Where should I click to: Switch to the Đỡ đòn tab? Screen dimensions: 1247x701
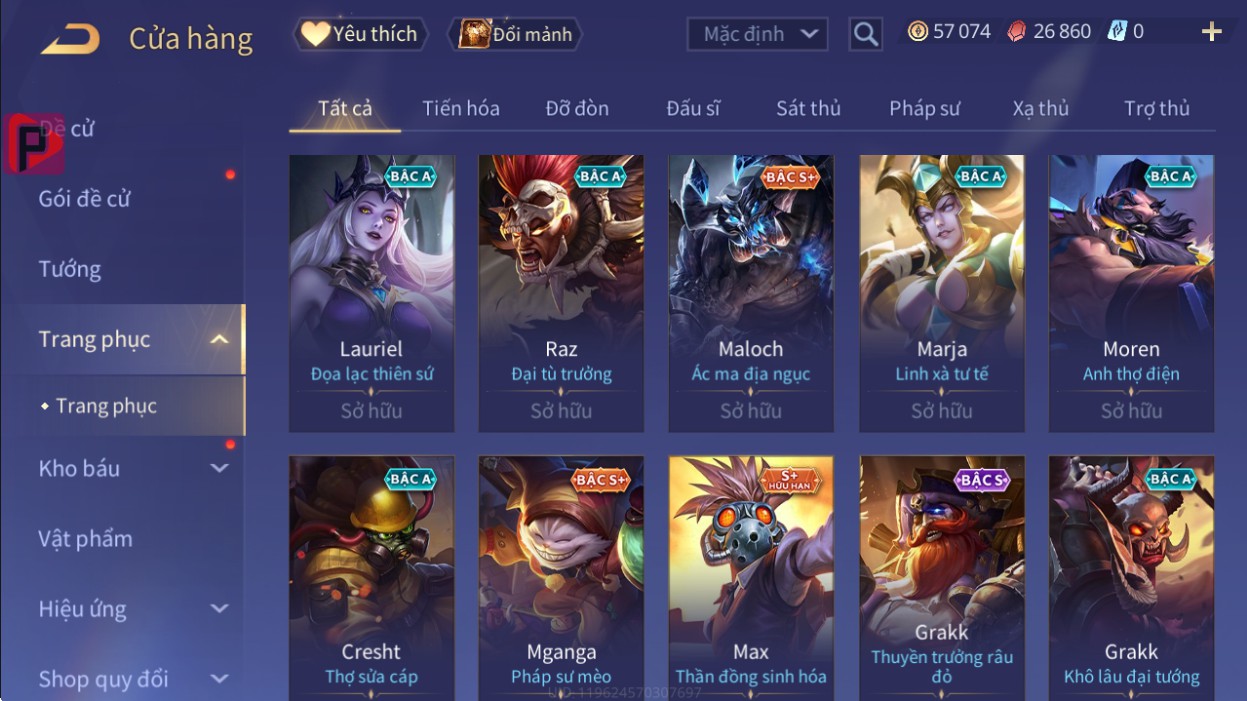577,108
